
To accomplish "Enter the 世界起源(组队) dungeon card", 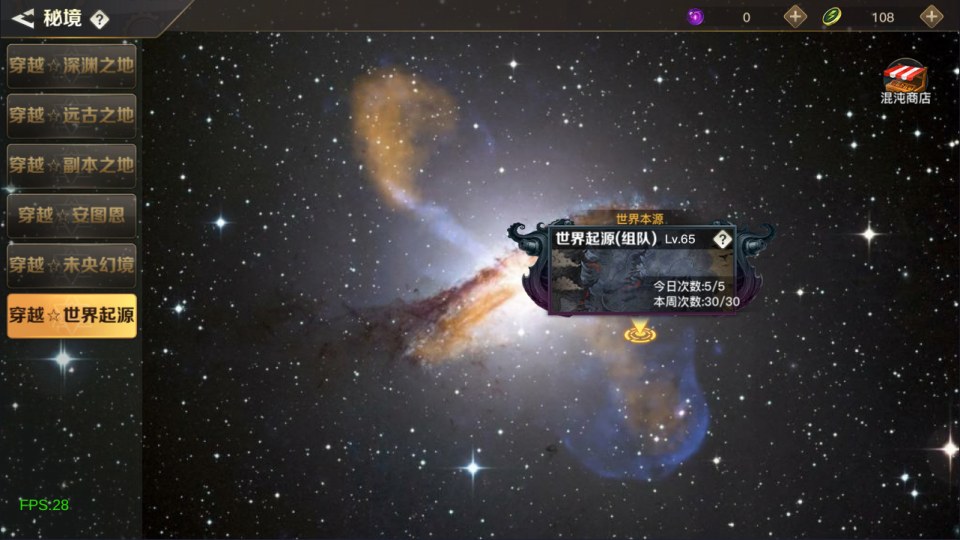I will [x=640, y=270].
